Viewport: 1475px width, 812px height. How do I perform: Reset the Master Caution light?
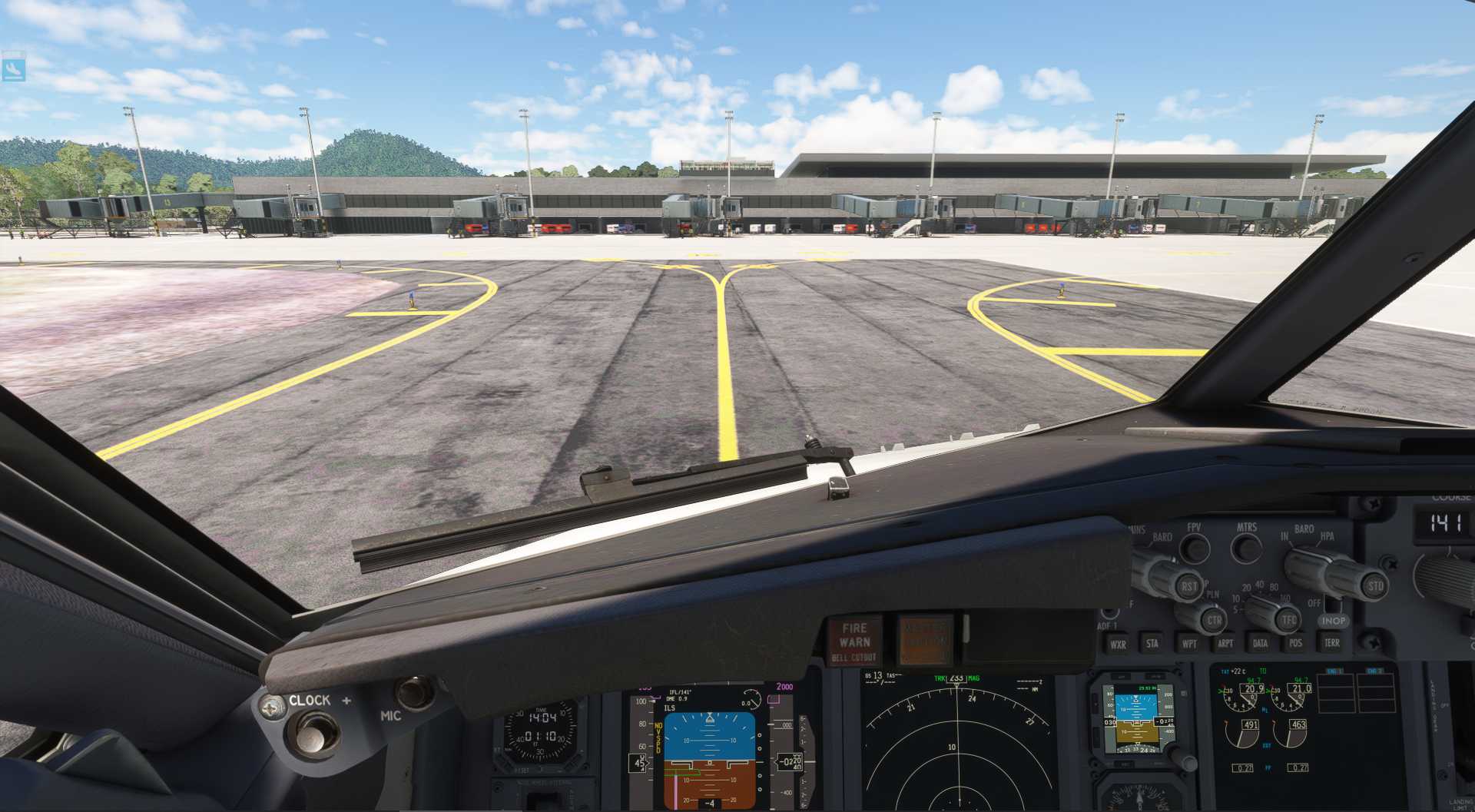(x=925, y=639)
